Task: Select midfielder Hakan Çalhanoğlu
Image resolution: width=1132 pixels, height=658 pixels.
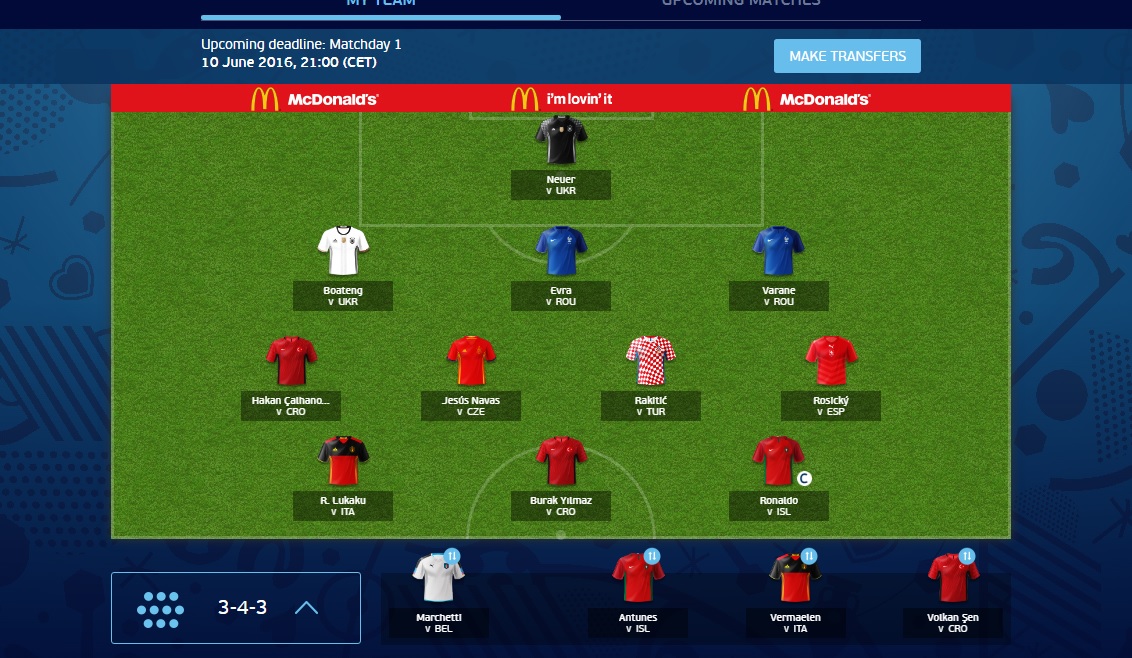Action: [x=291, y=362]
